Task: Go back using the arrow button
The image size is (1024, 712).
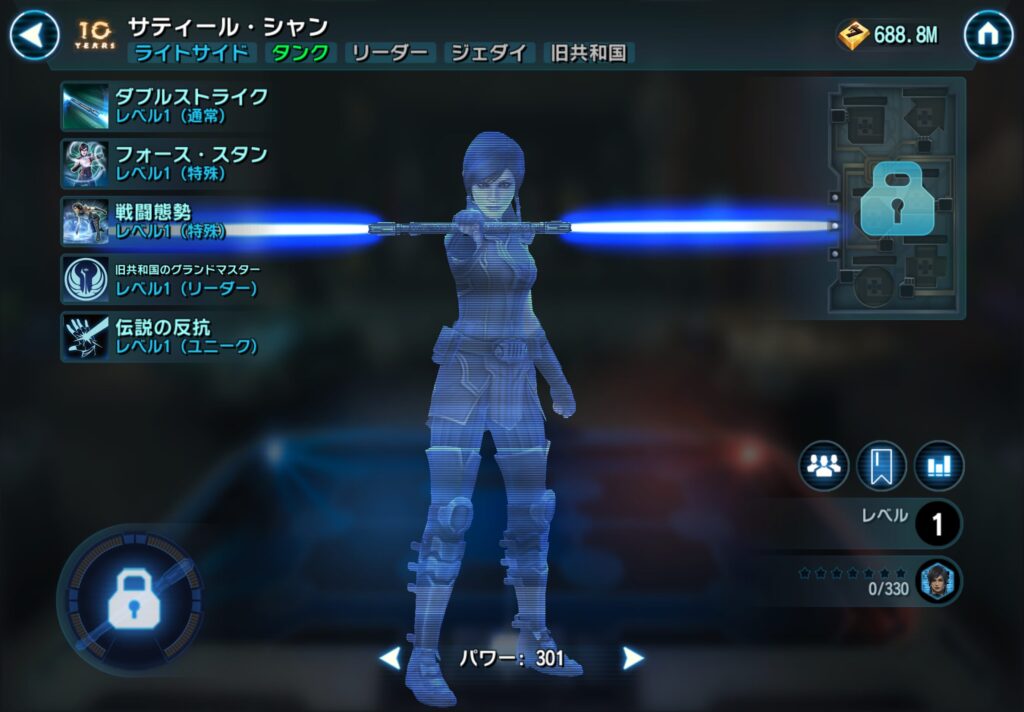Action: [34, 36]
